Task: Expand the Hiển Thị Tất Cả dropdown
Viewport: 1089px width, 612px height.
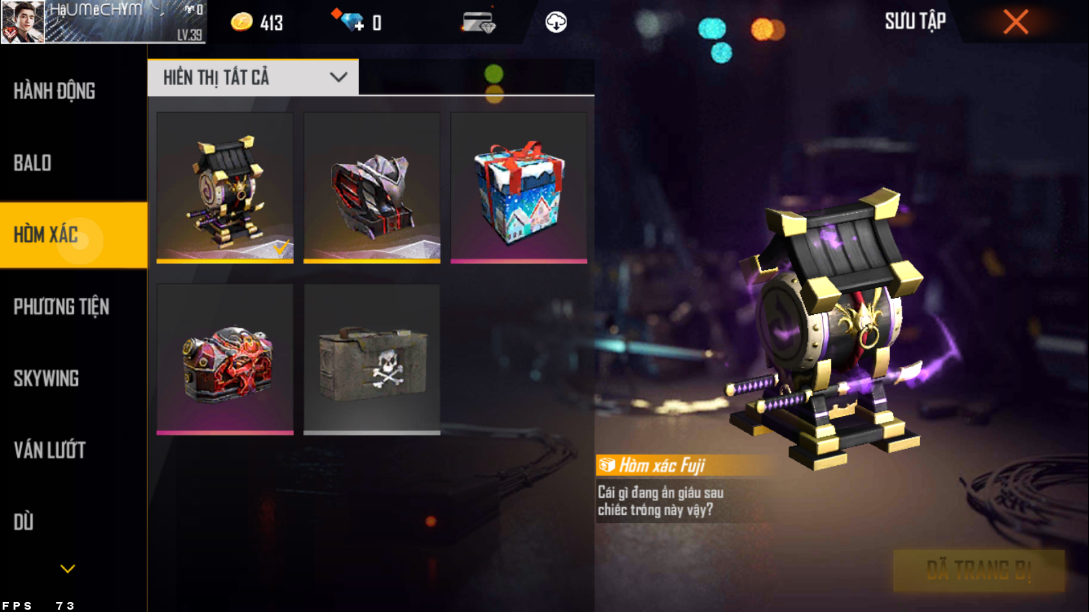Action: (x=253, y=77)
